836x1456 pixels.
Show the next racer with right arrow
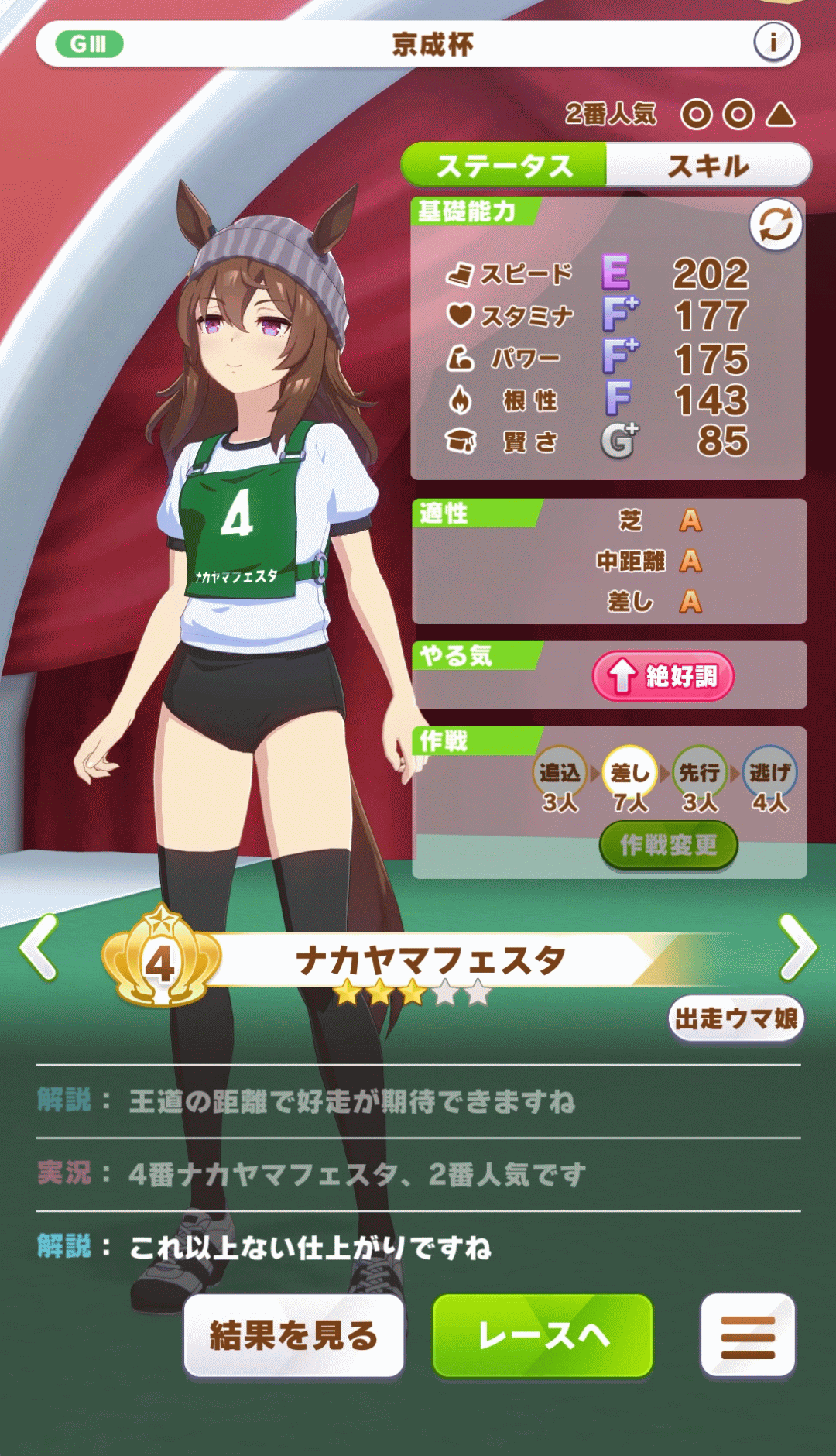(x=797, y=947)
